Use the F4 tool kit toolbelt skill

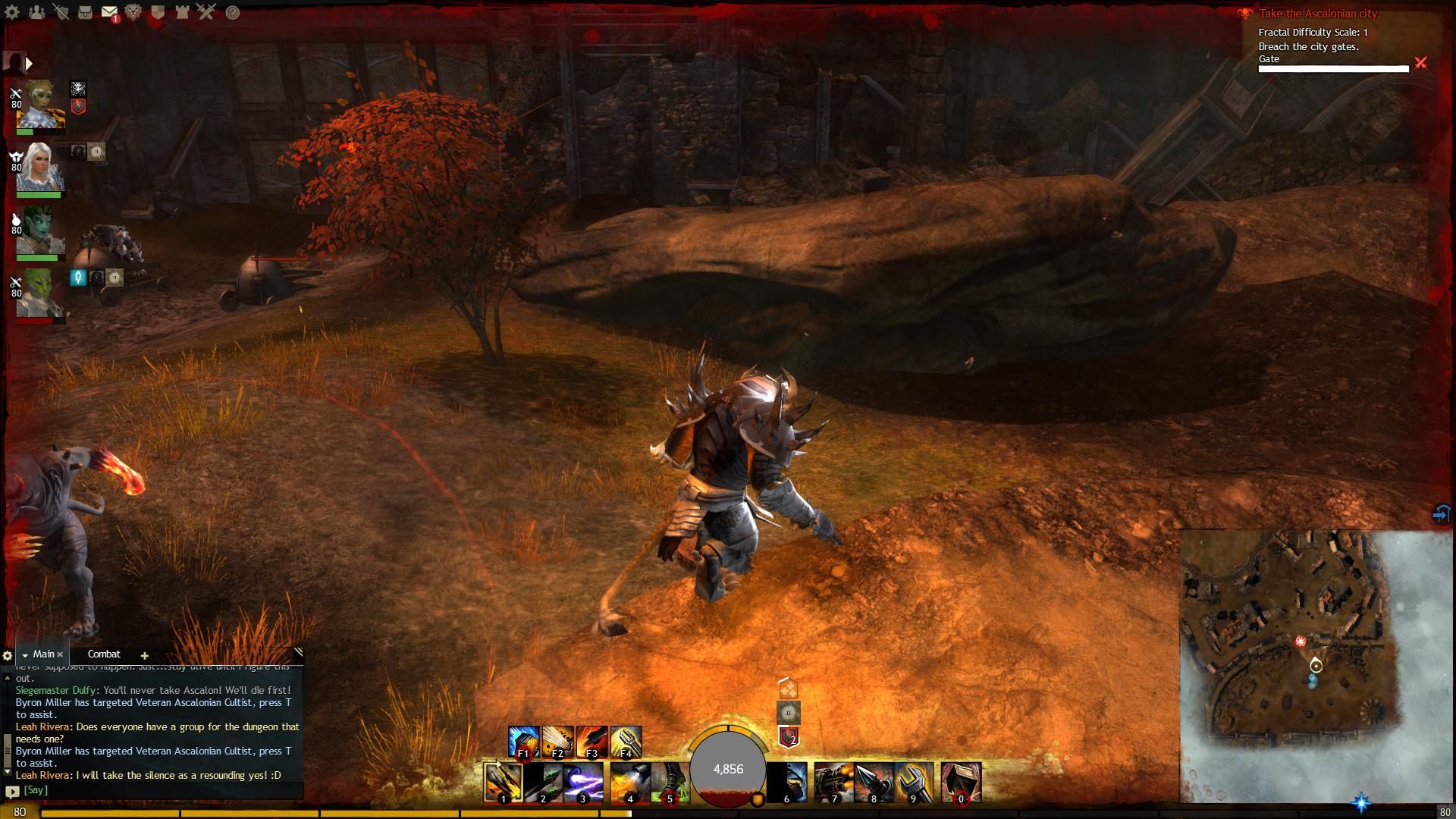coord(626,742)
